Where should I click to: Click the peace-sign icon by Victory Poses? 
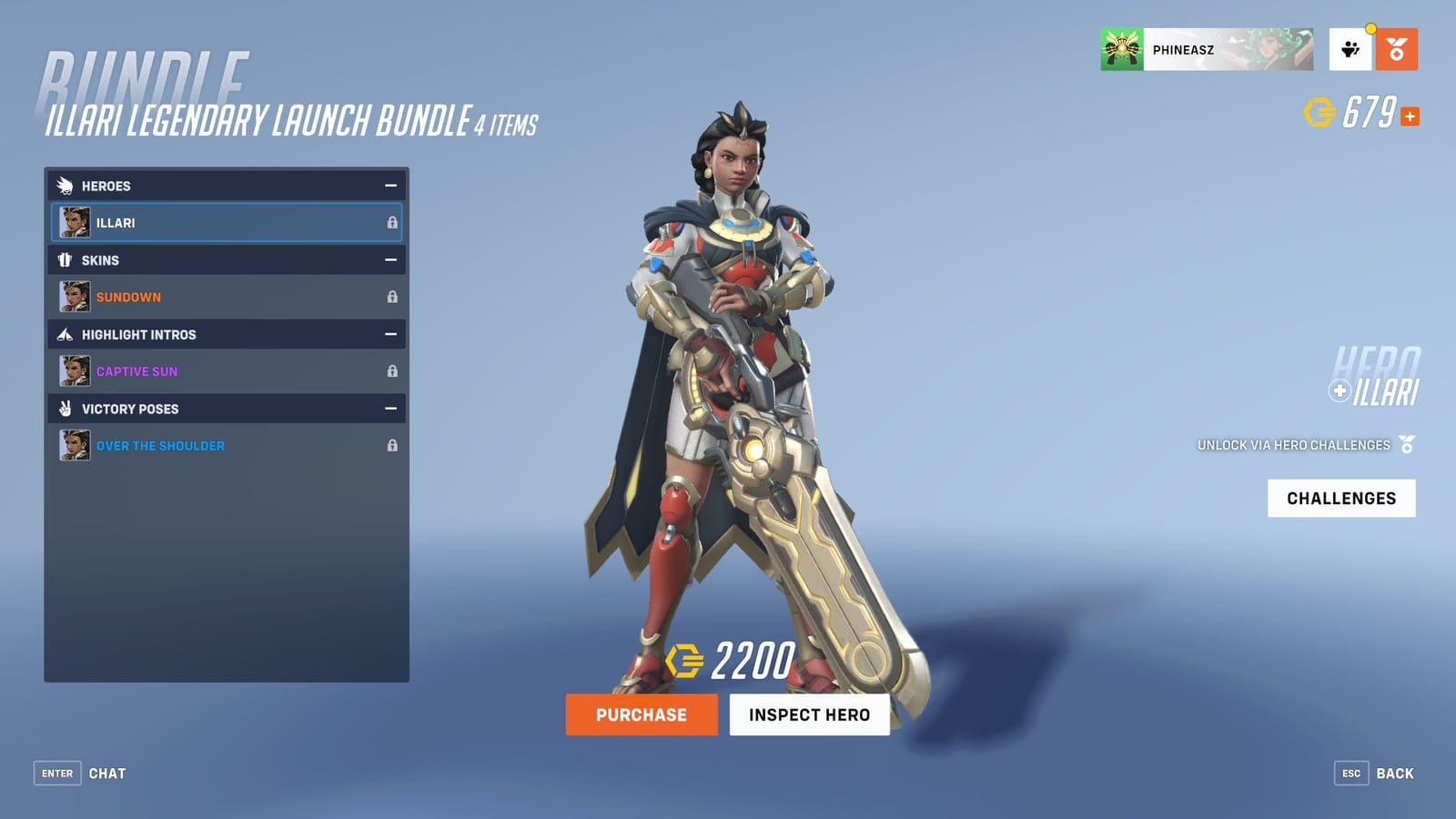(64, 409)
